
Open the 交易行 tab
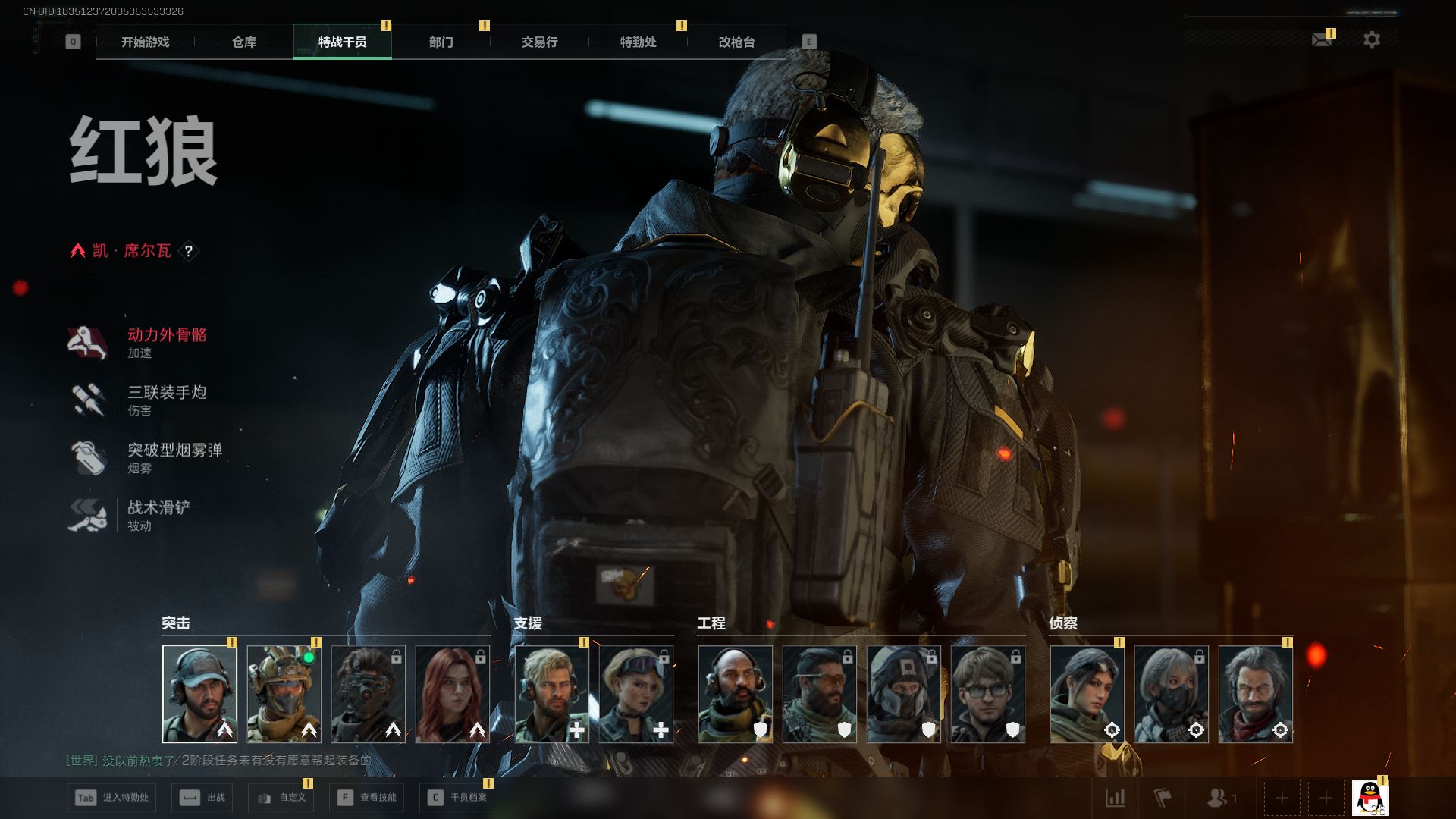click(x=539, y=42)
